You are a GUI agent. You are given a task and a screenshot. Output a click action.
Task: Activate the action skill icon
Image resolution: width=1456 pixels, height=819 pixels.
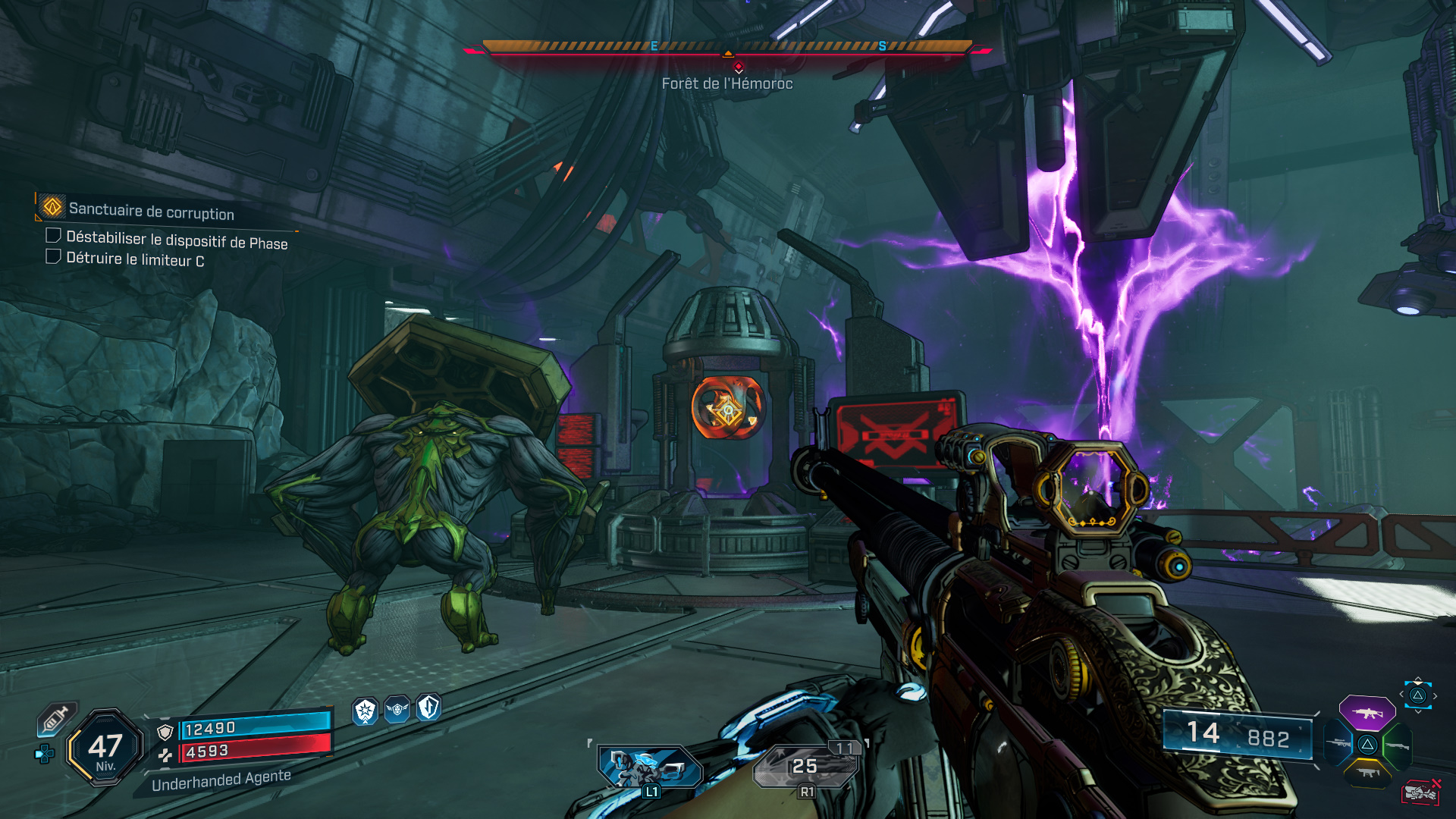[650, 767]
